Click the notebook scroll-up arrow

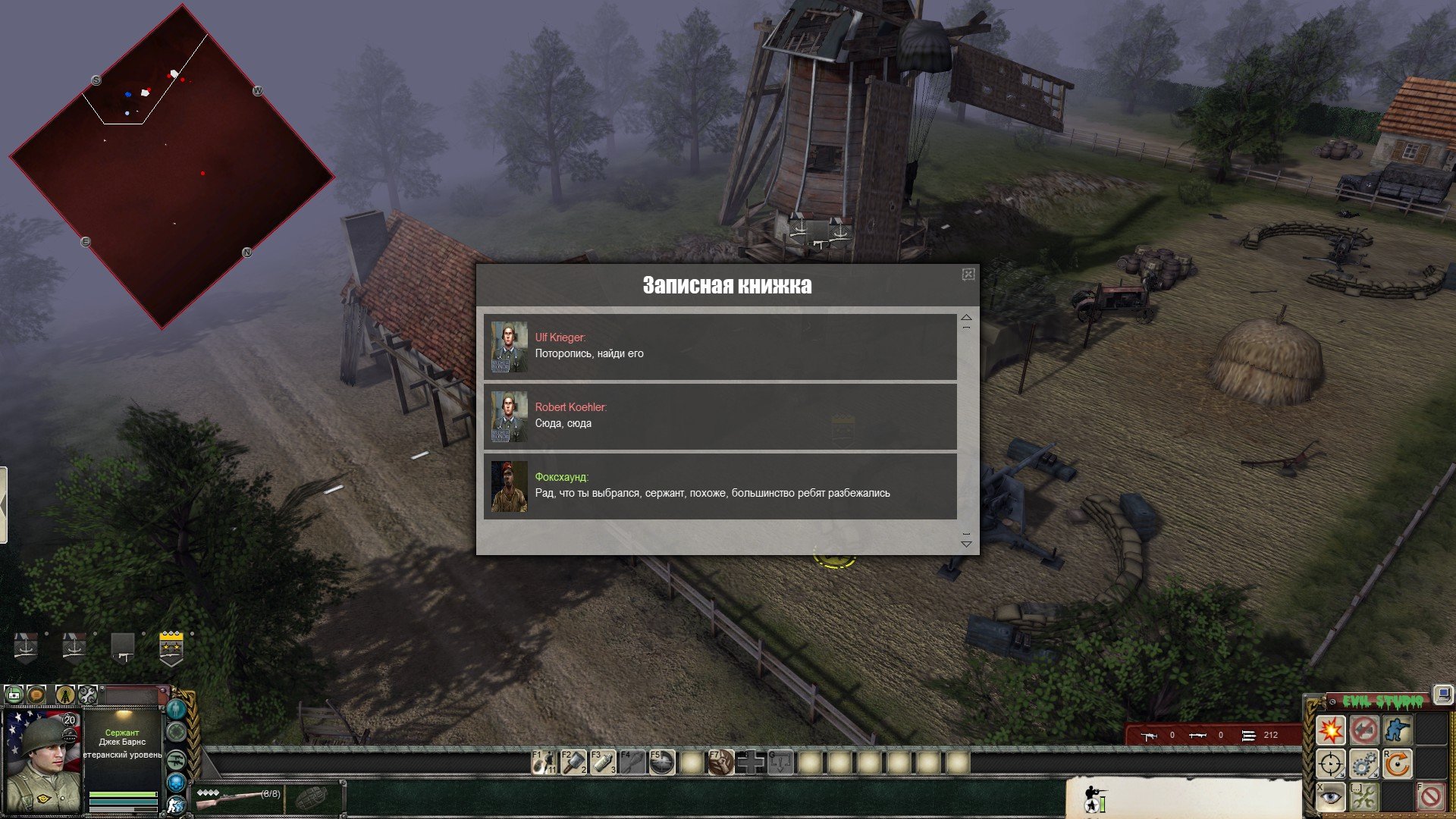click(966, 318)
